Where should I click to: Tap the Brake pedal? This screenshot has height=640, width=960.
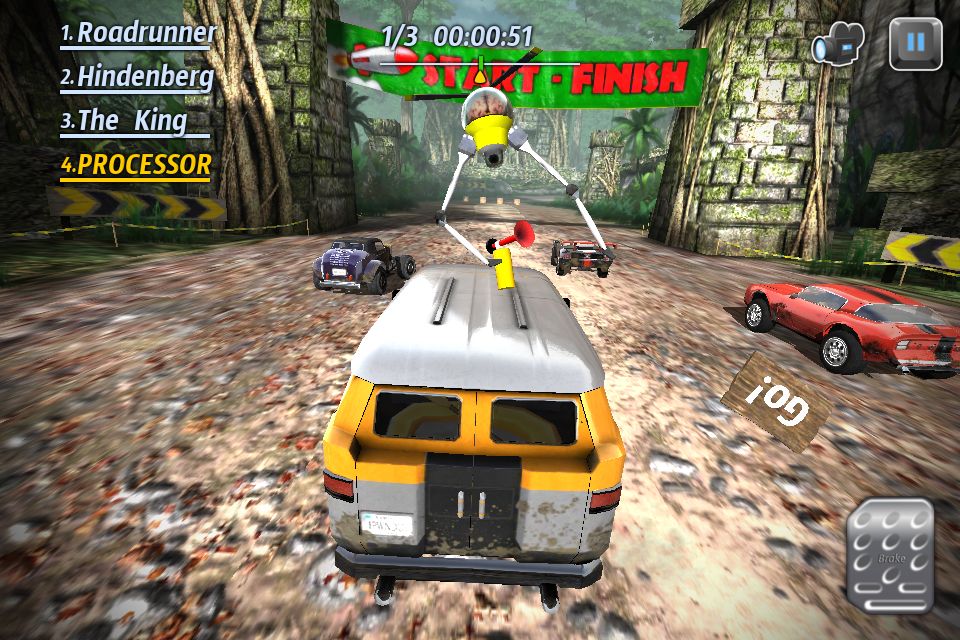(890, 556)
